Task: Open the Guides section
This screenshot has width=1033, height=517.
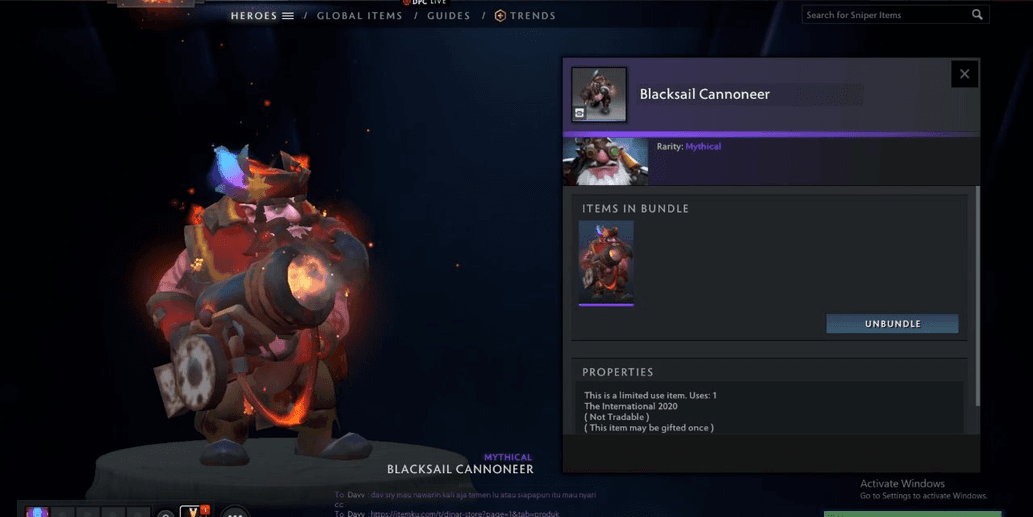Action: point(448,16)
